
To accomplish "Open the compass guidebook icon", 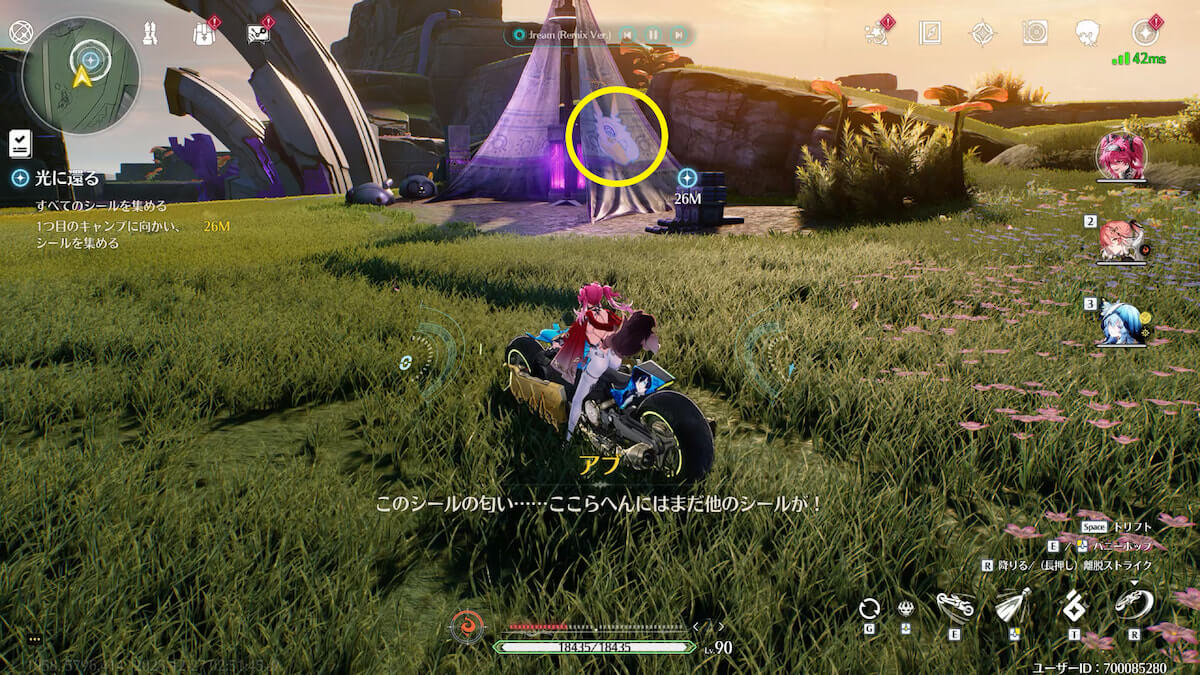I will (930, 33).
